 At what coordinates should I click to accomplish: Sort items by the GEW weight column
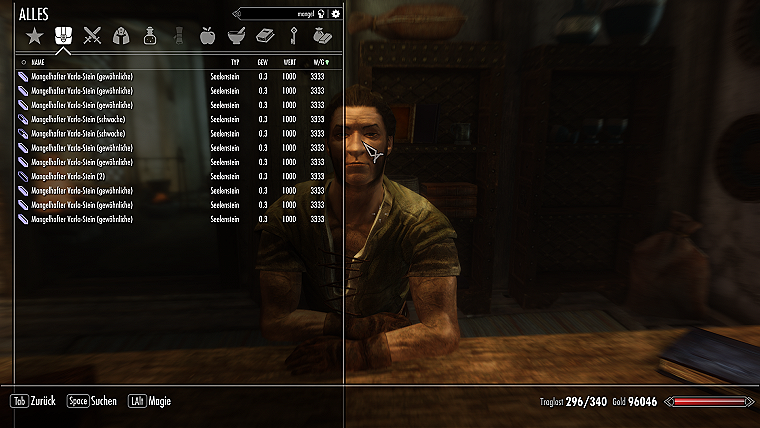point(263,62)
